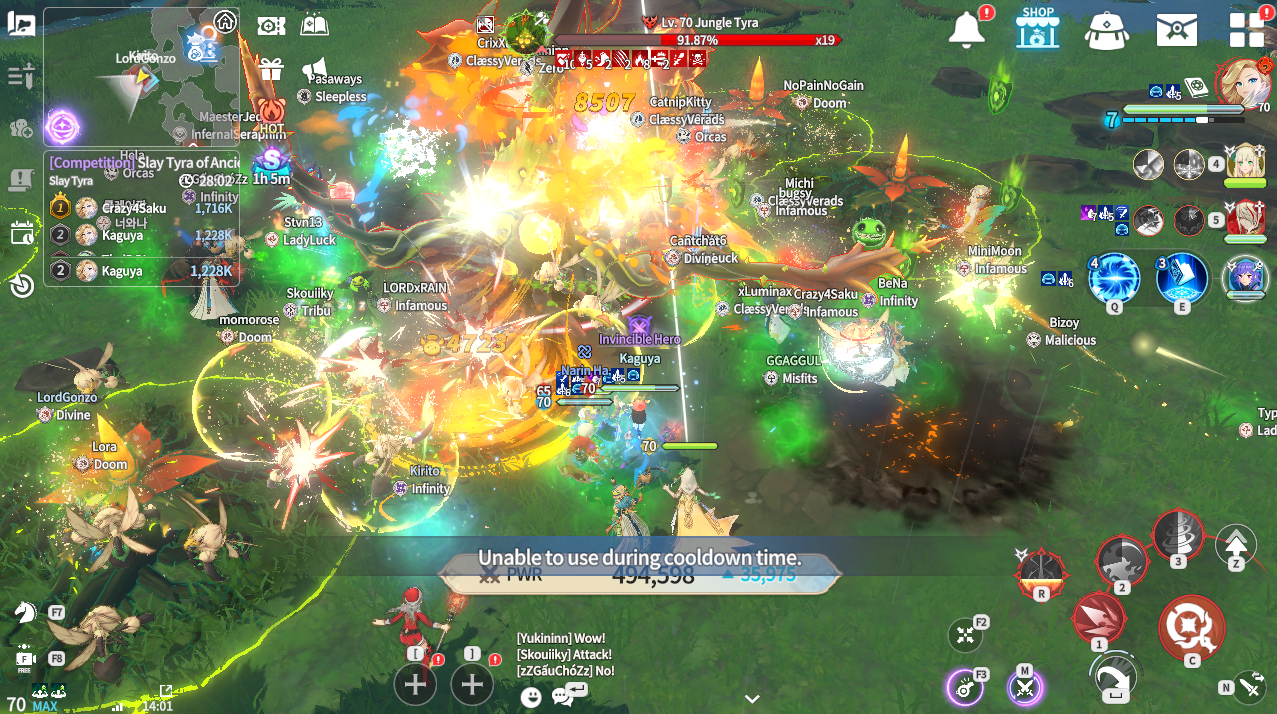This screenshot has width=1277, height=714.
Task: Open the gift box rewards icon
Action: (x=271, y=69)
